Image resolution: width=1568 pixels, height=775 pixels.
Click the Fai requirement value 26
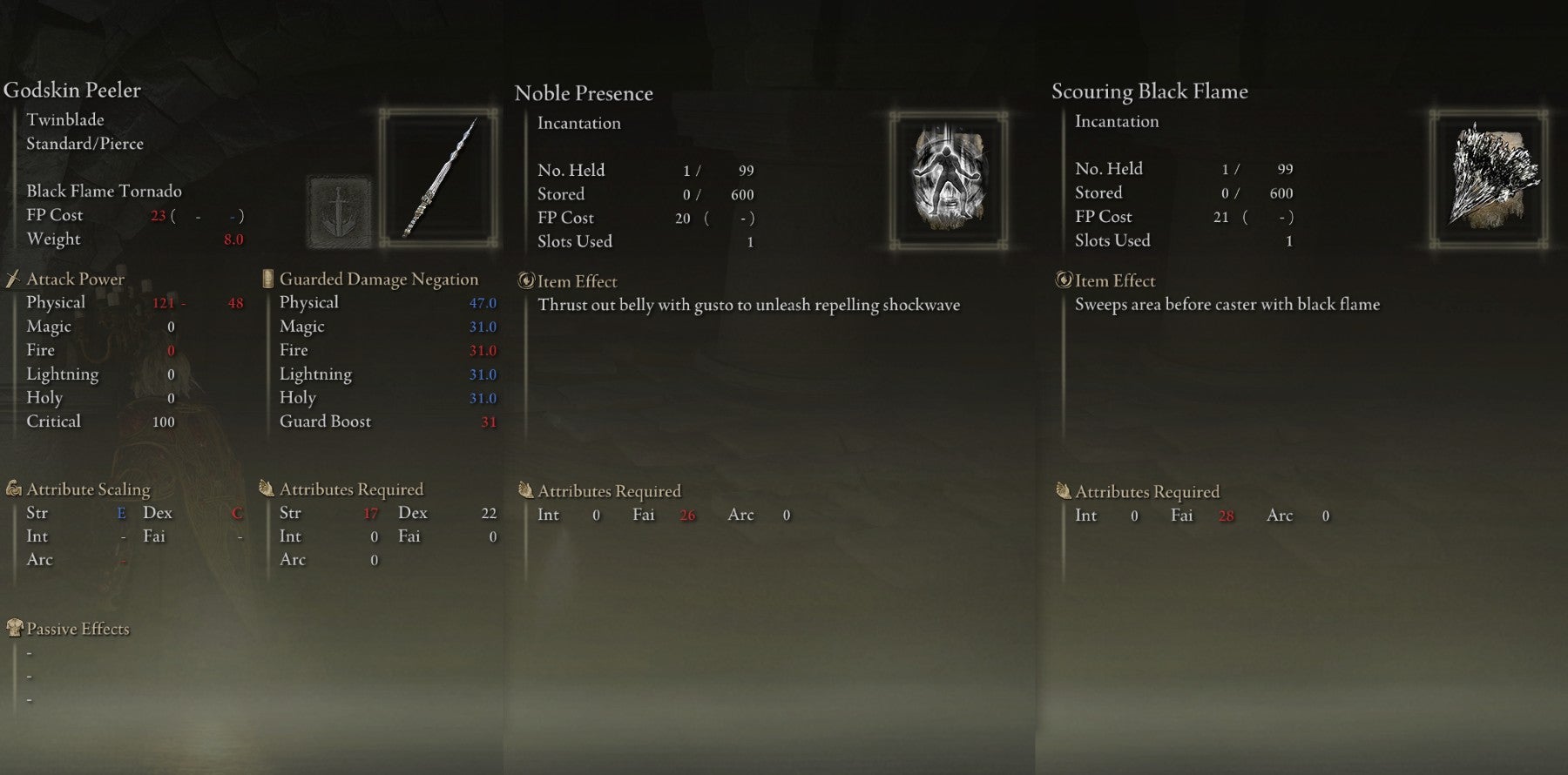tap(686, 515)
